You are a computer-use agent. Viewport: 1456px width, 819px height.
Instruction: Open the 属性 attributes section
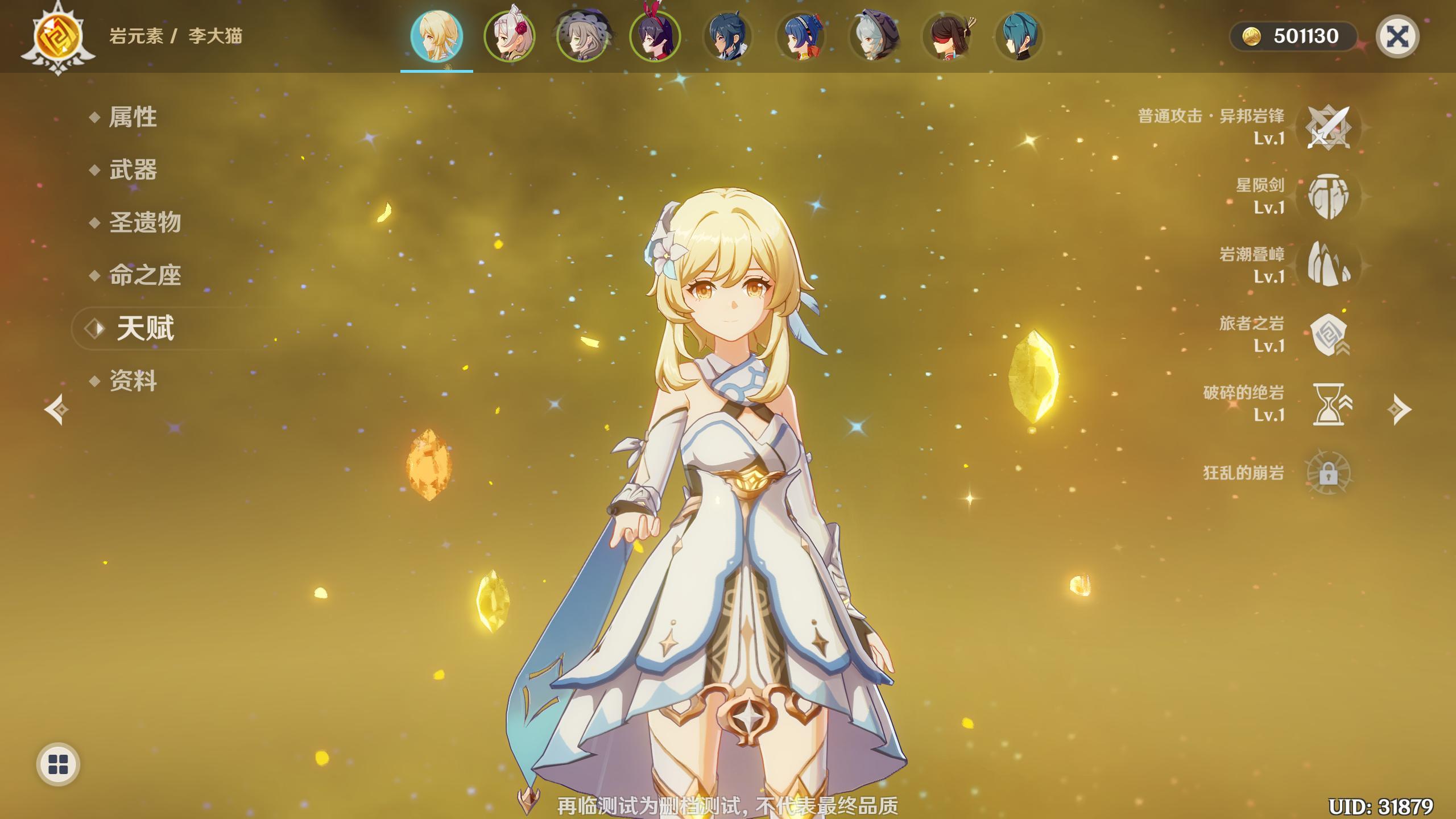(133, 117)
